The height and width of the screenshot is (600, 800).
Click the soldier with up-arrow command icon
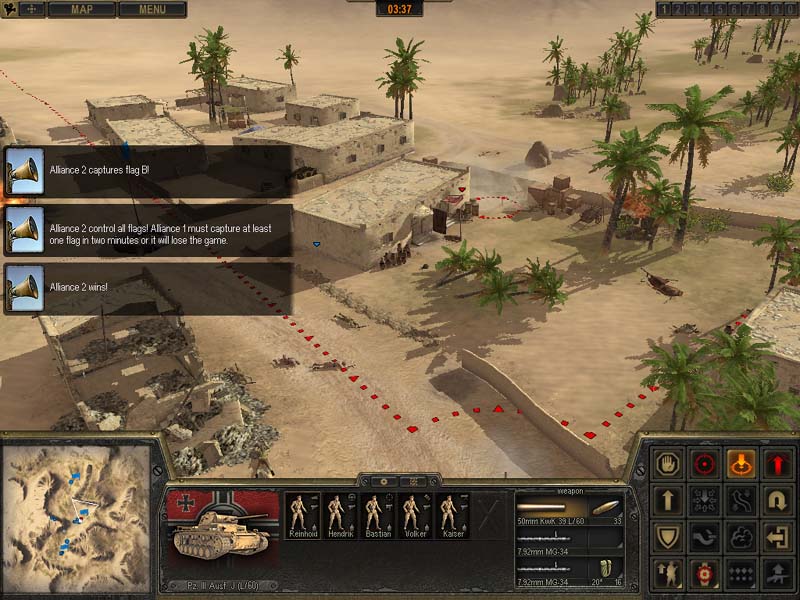666,573
